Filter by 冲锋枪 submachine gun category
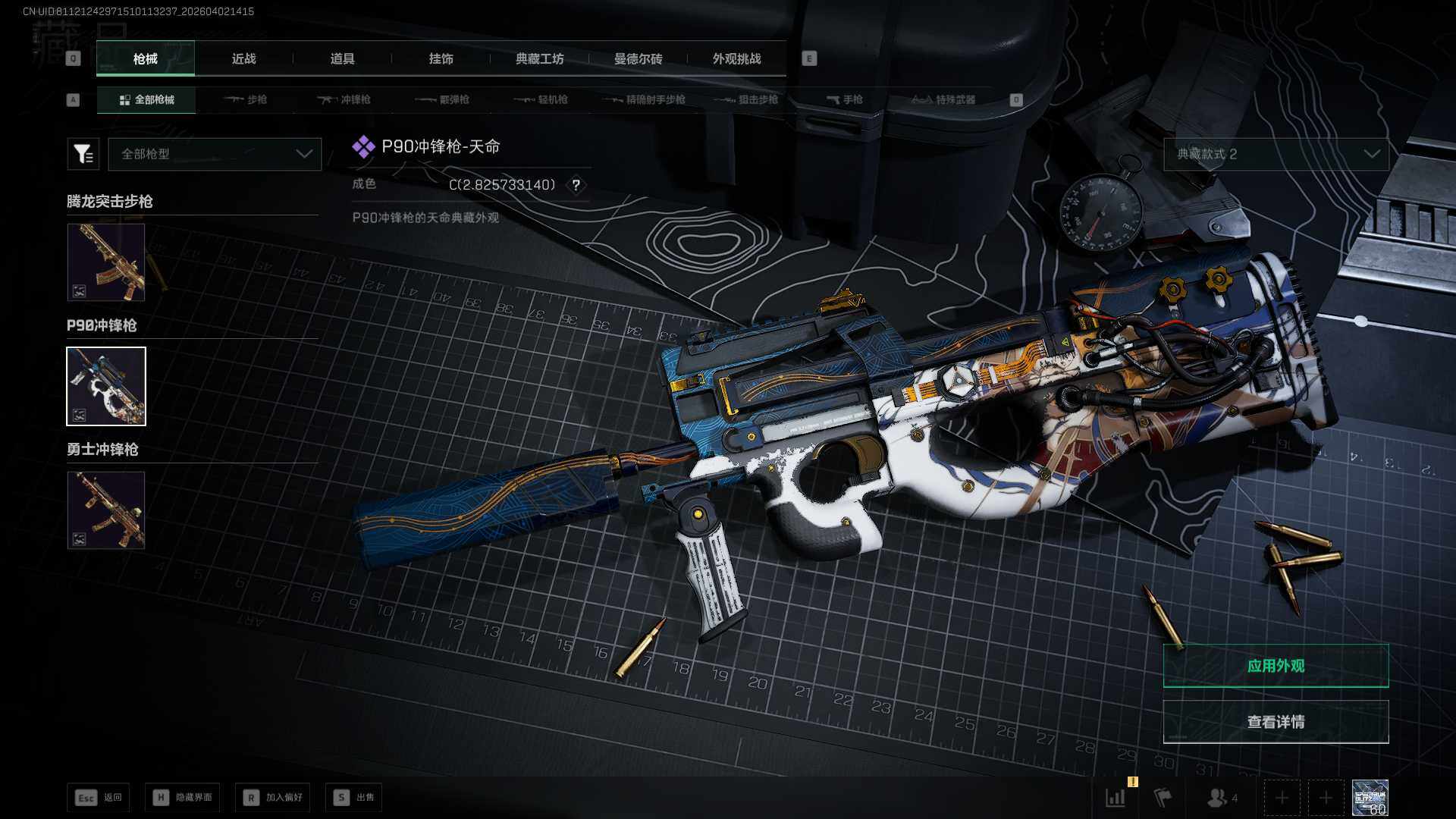This screenshot has width=1456, height=819. click(344, 99)
